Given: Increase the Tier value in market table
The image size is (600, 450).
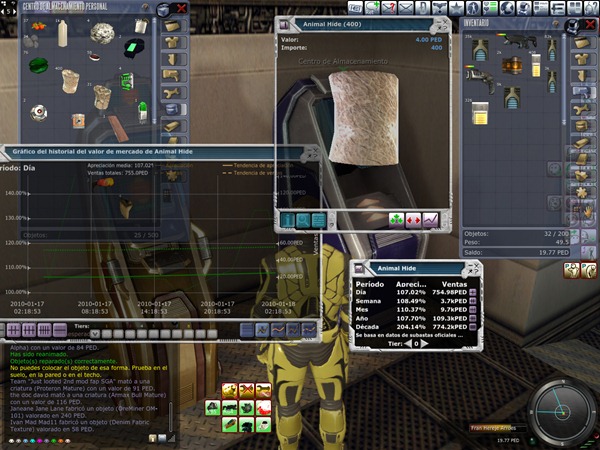Looking at the screenshot, I should 423,343.
